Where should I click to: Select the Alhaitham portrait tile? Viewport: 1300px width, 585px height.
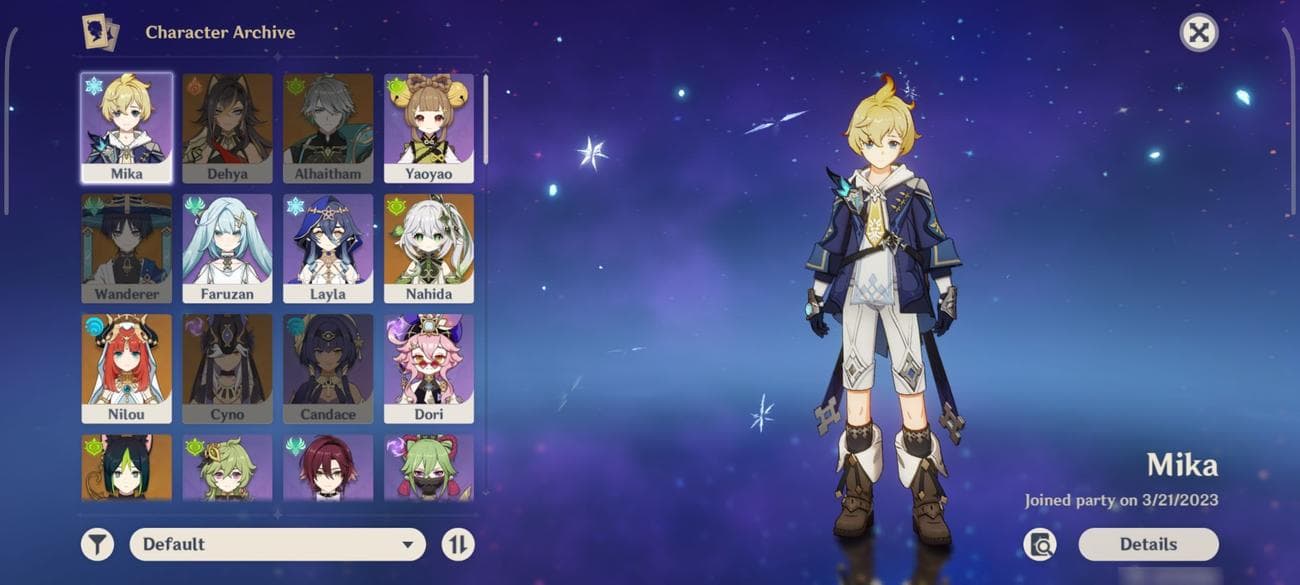pyautogui.click(x=328, y=127)
